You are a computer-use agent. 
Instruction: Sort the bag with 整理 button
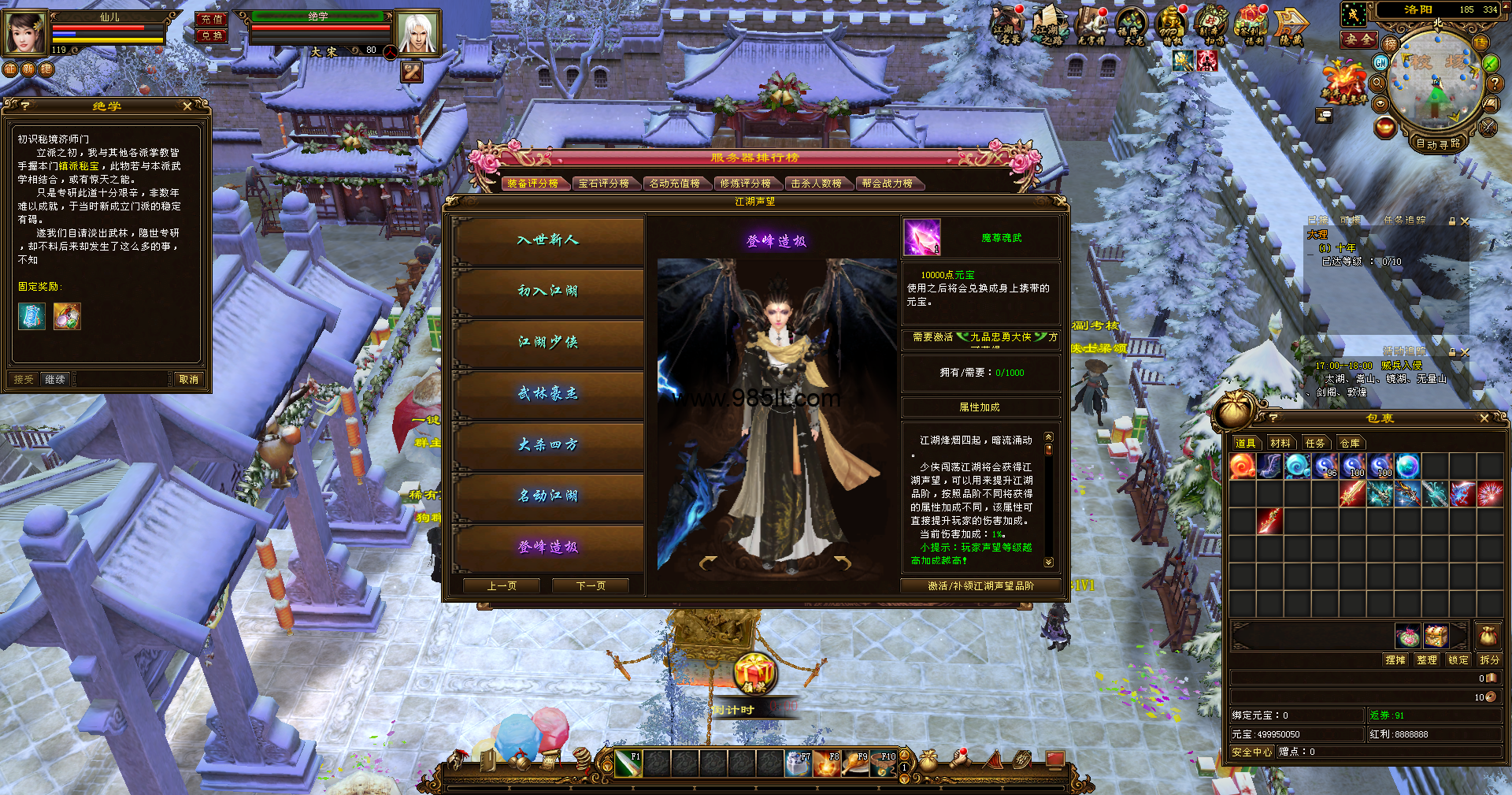(x=1427, y=659)
